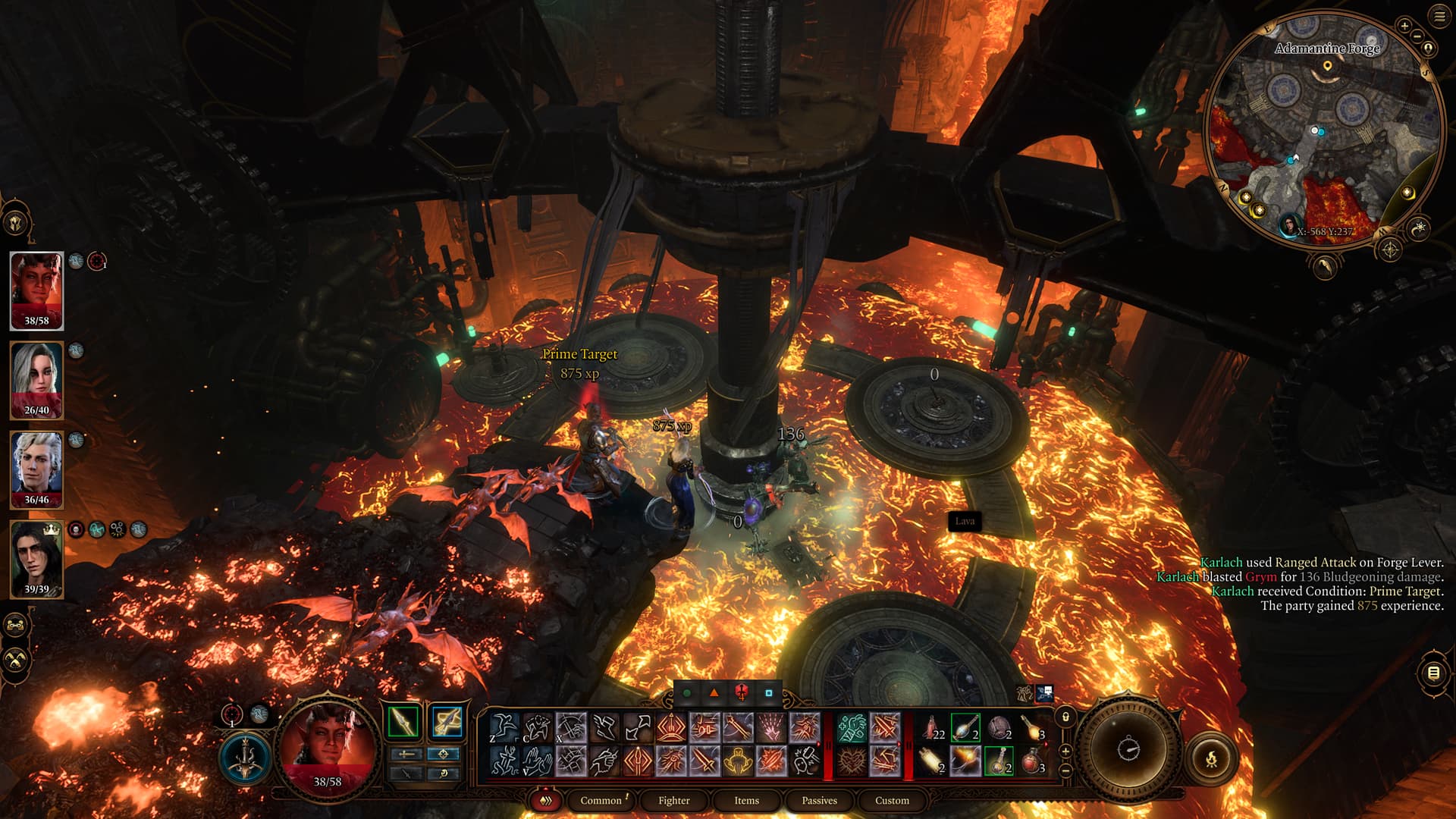This screenshot has height=819, width=1456.
Task: Open the Items hotbar tab
Action: point(746,800)
